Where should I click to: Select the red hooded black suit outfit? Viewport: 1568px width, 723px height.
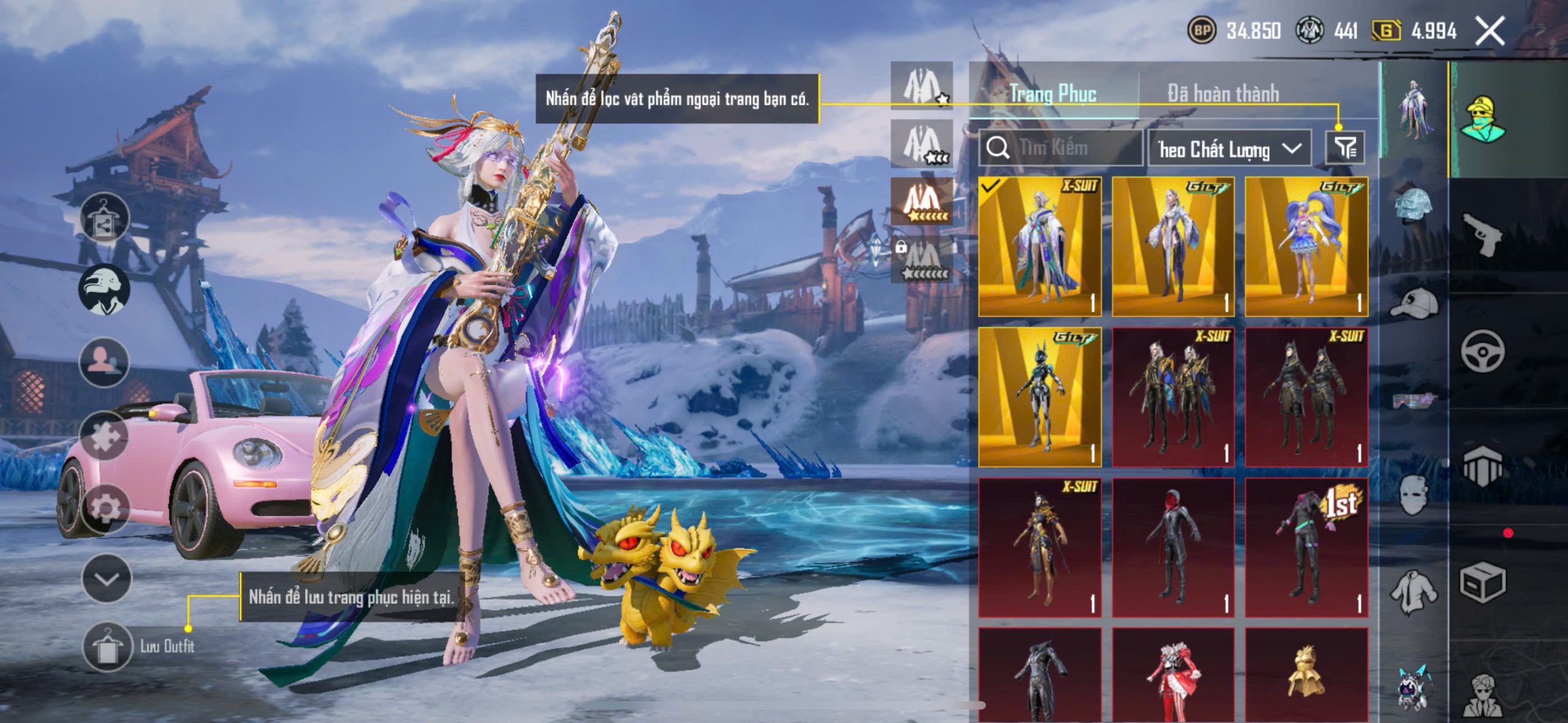click(x=1172, y=547)
